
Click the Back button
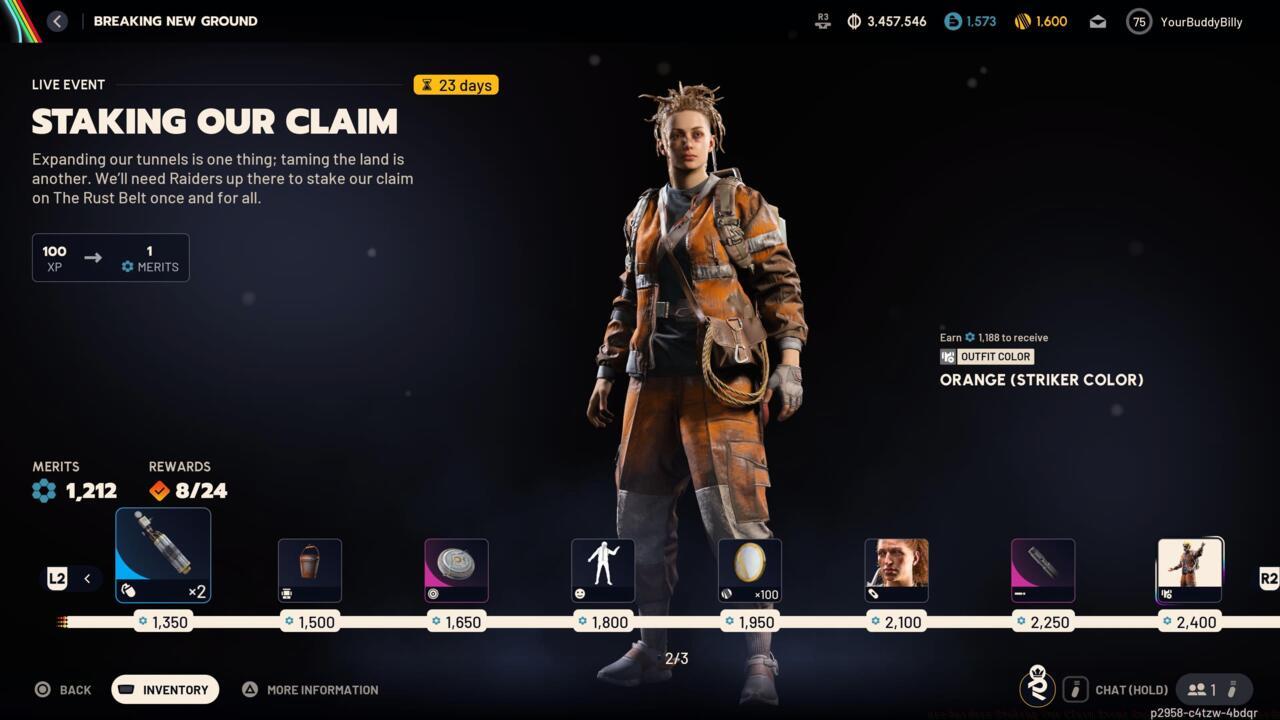64,689
